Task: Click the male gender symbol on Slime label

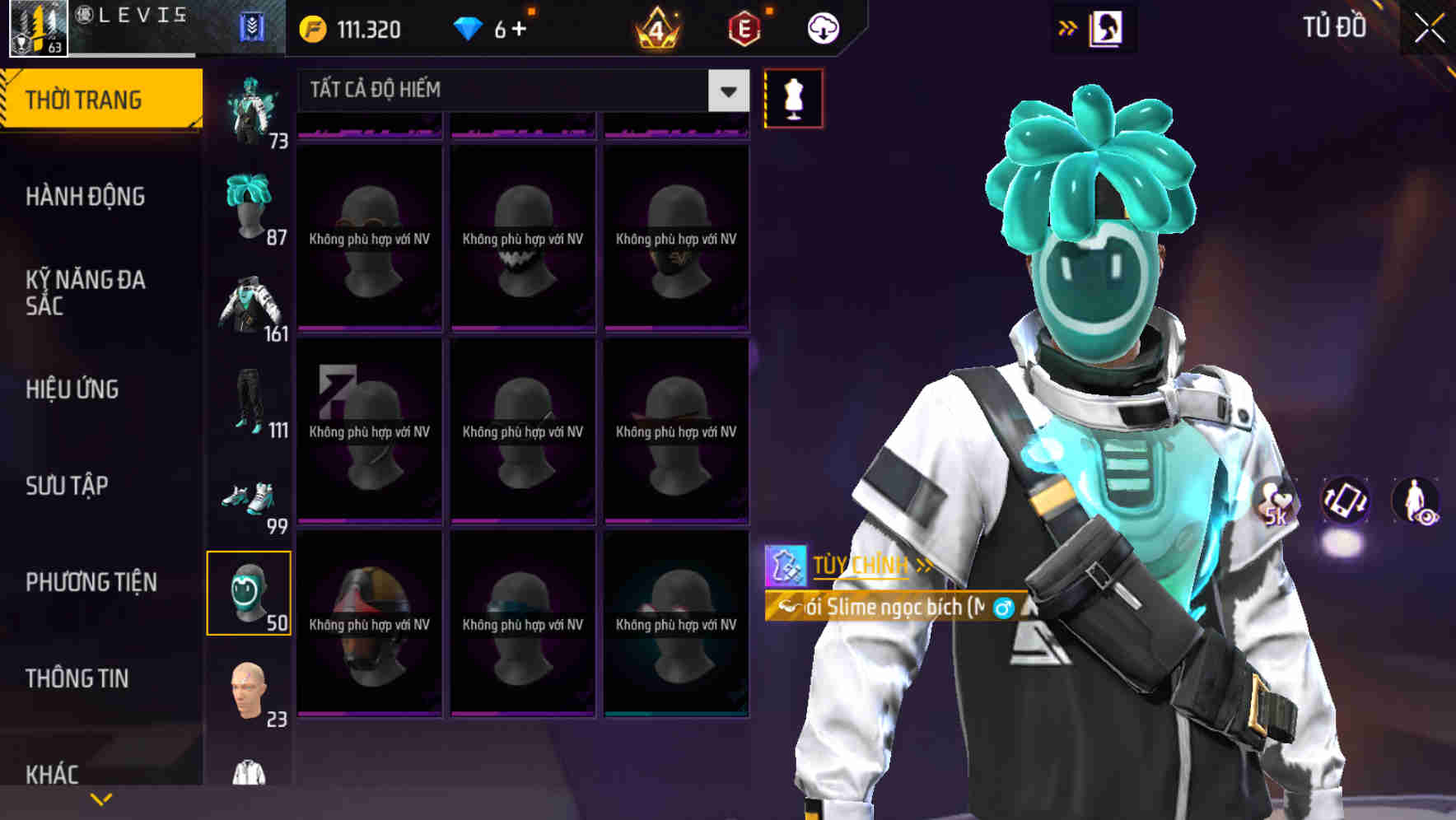Action: pos(999,609)
